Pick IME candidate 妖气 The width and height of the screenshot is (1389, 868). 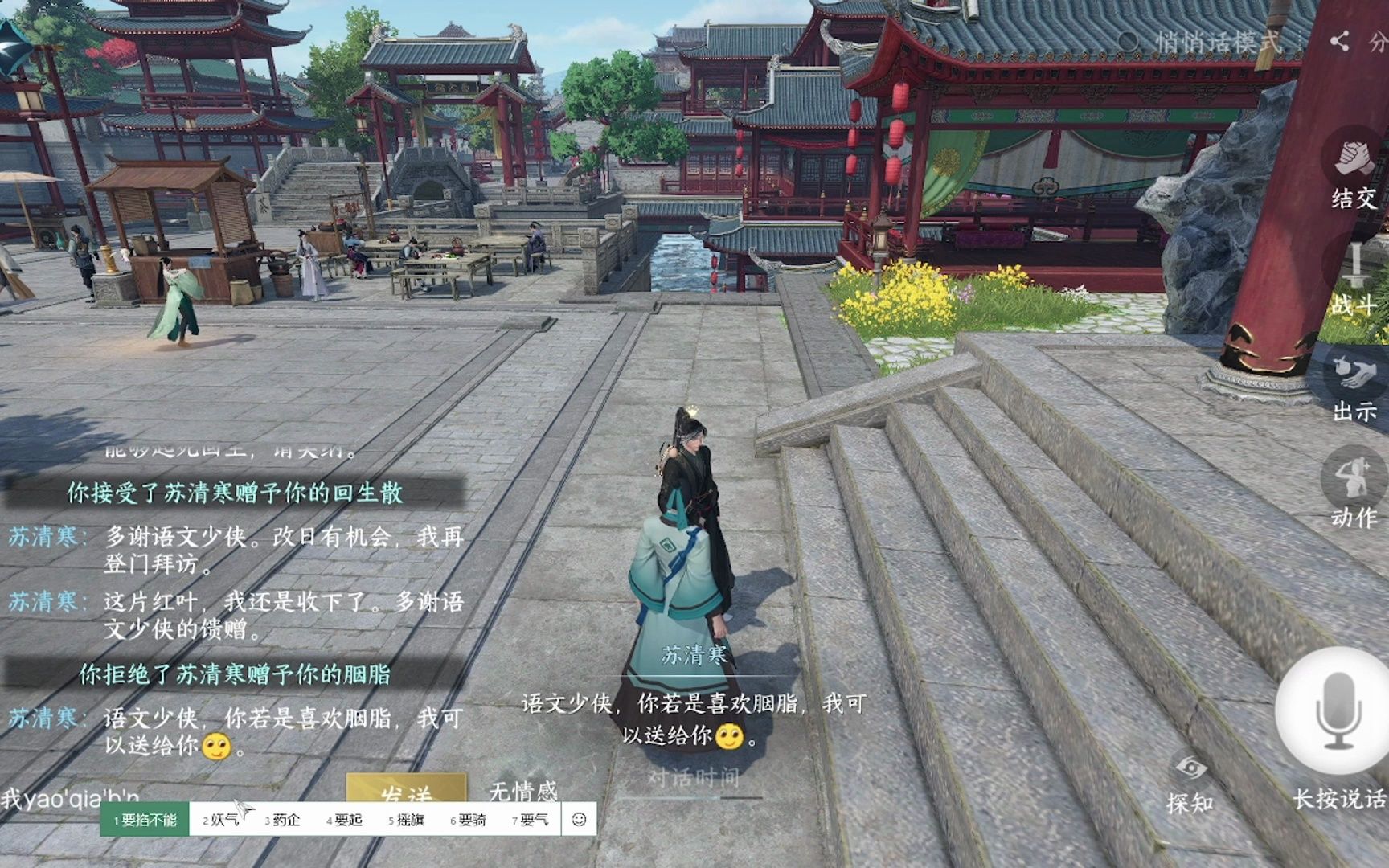point(220,820)
